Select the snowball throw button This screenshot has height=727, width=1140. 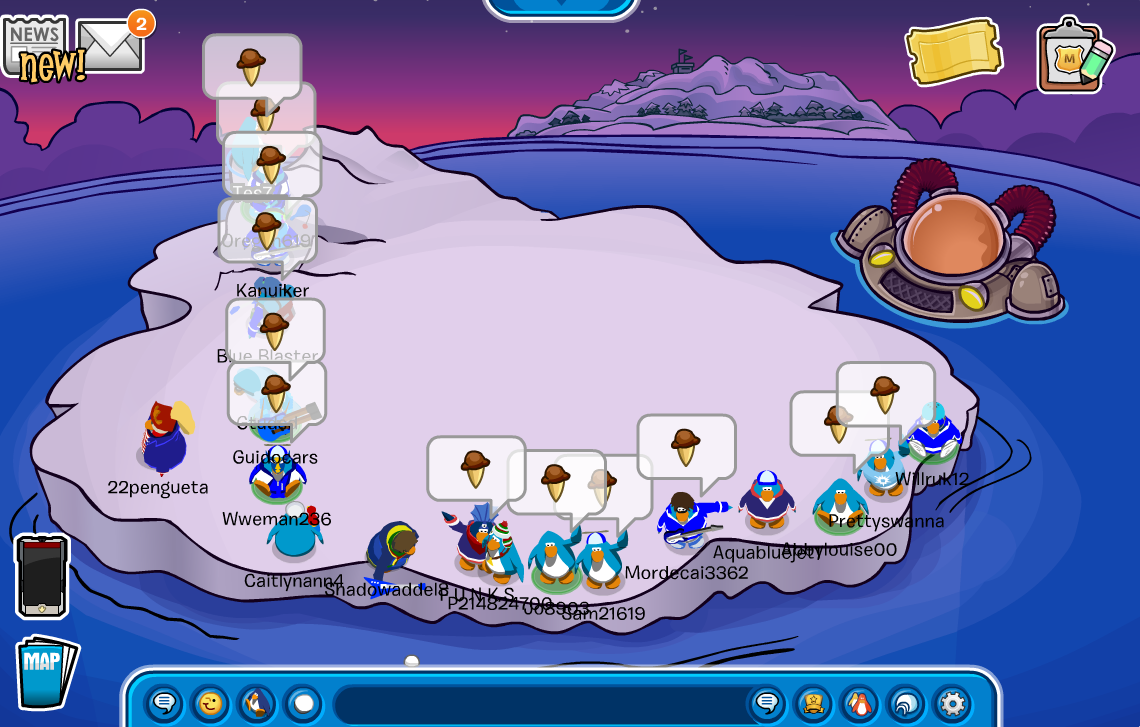(x=303, y=704)
